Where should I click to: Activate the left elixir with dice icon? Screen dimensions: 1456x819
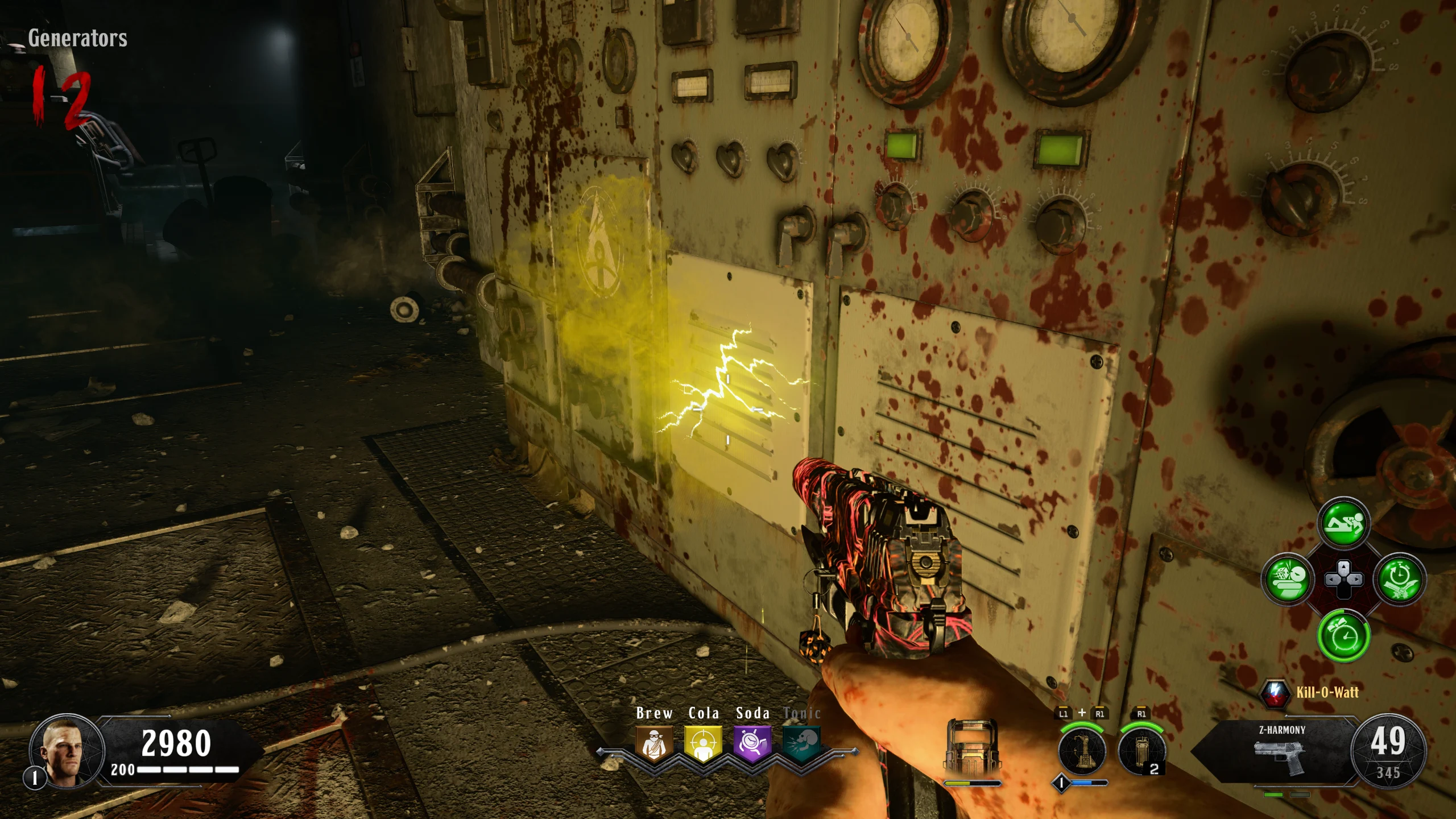point(1287,580)
